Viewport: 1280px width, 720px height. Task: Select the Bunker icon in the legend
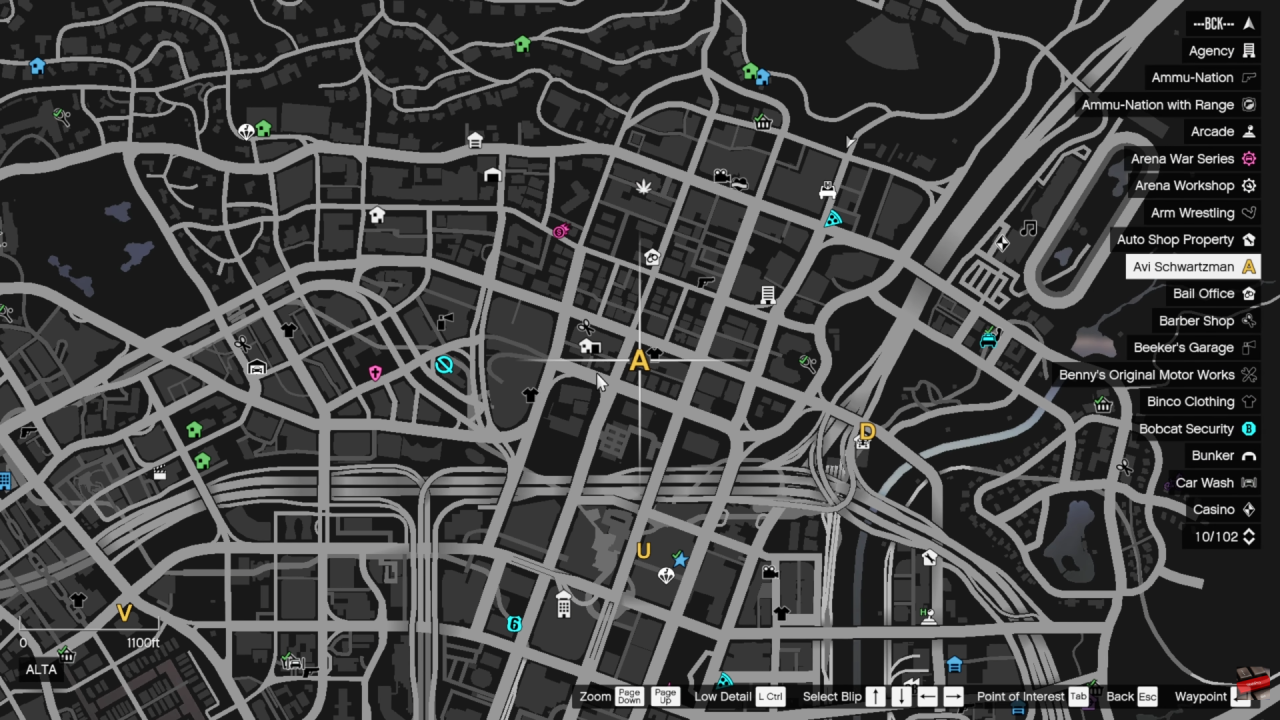pyautogui.click(x=1248, y=455)
